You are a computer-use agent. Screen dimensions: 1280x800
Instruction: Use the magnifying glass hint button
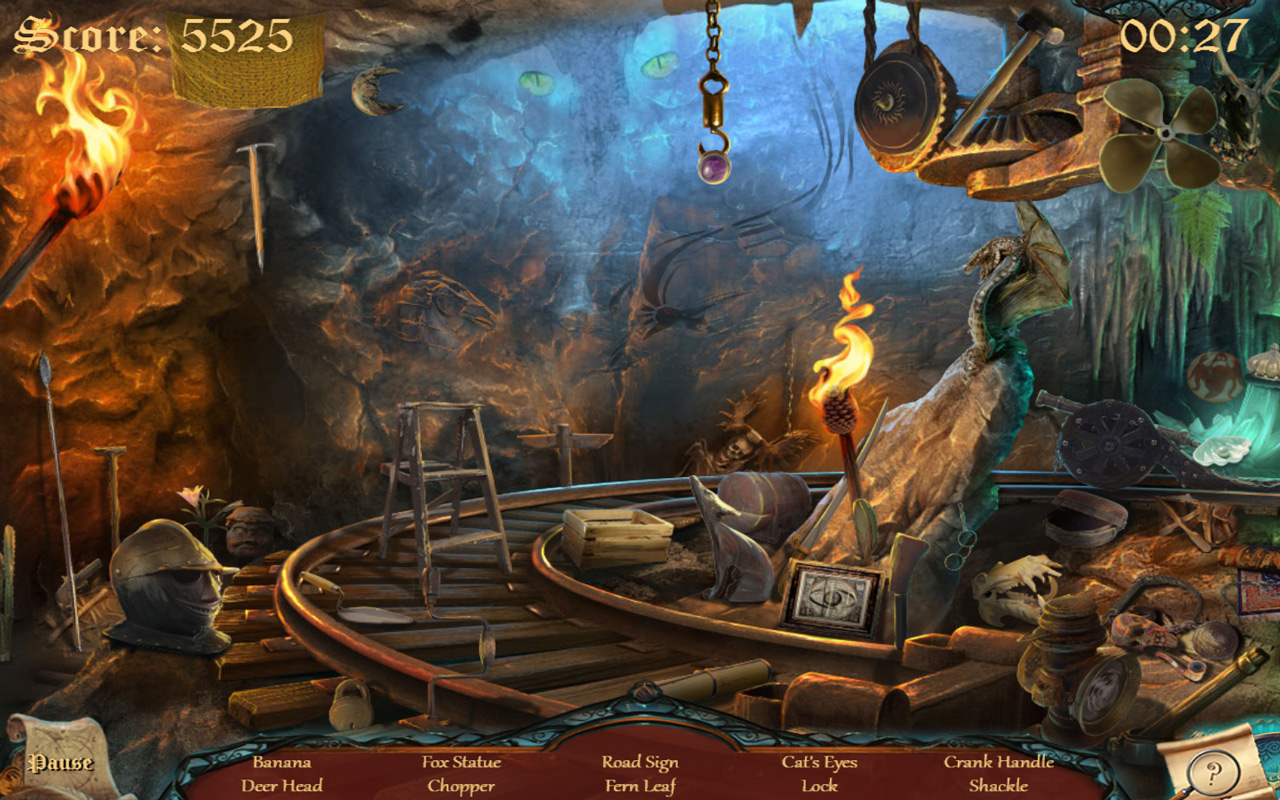point(1213,771)
